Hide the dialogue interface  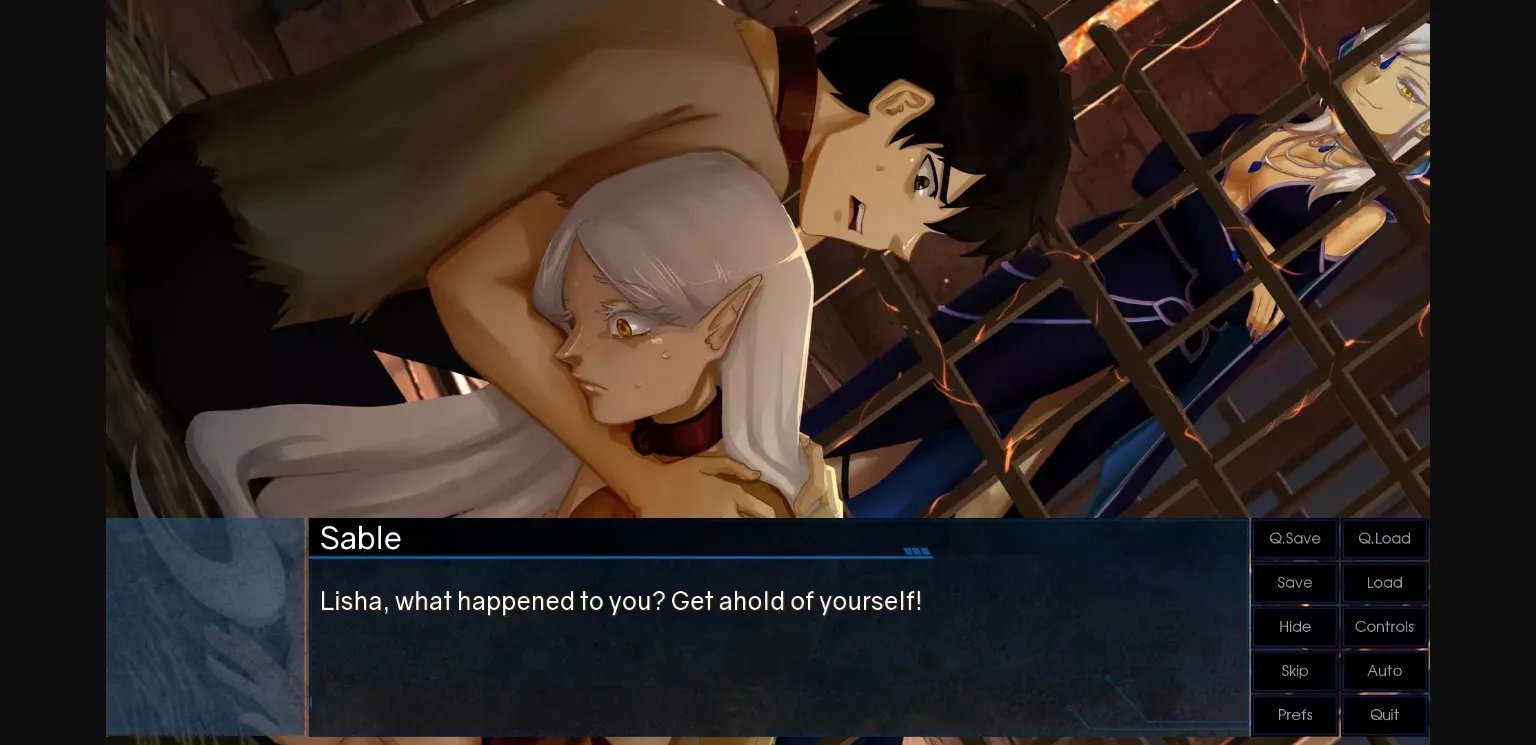click(1294, 627)
